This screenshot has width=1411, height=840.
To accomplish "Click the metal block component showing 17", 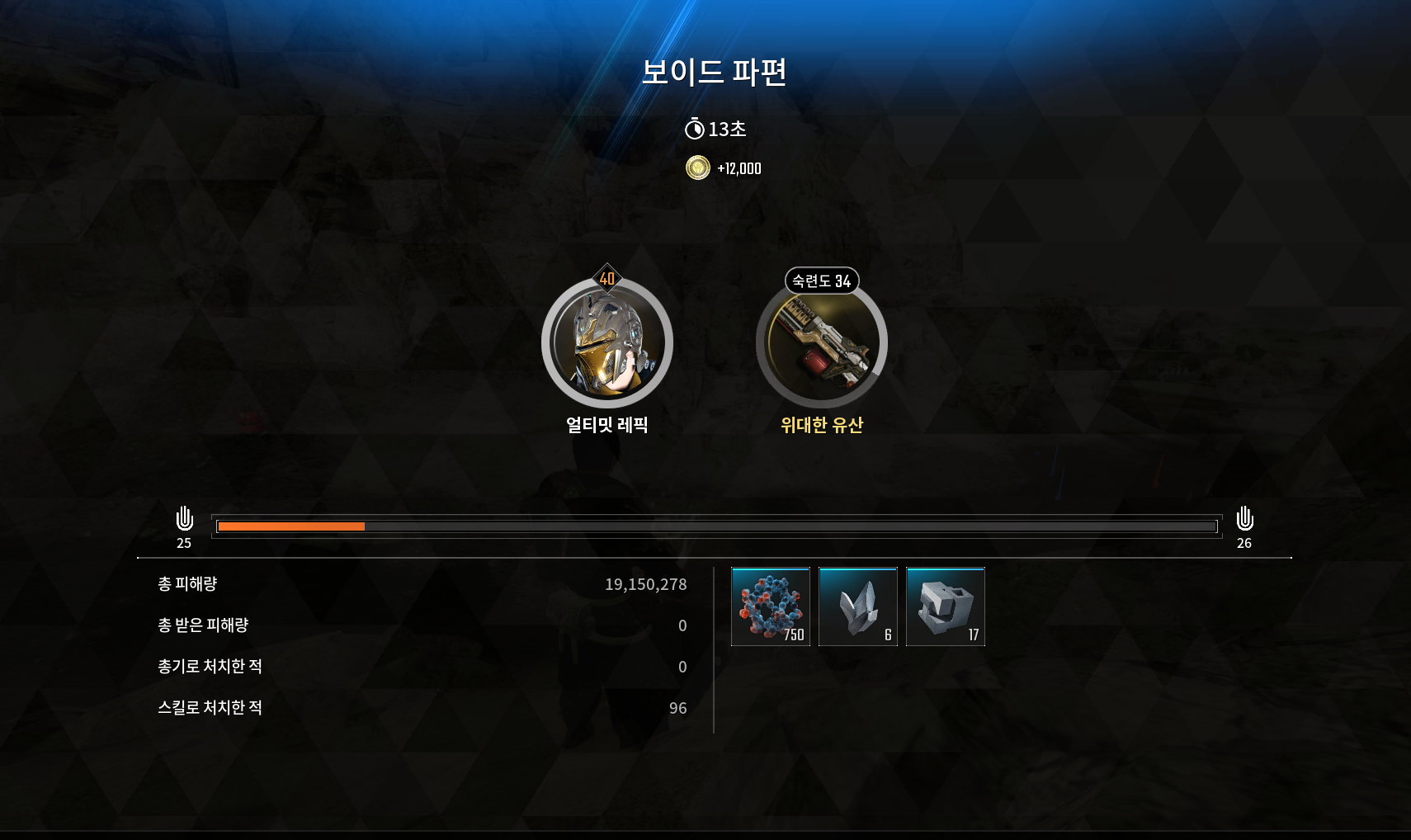I will 945,606.
